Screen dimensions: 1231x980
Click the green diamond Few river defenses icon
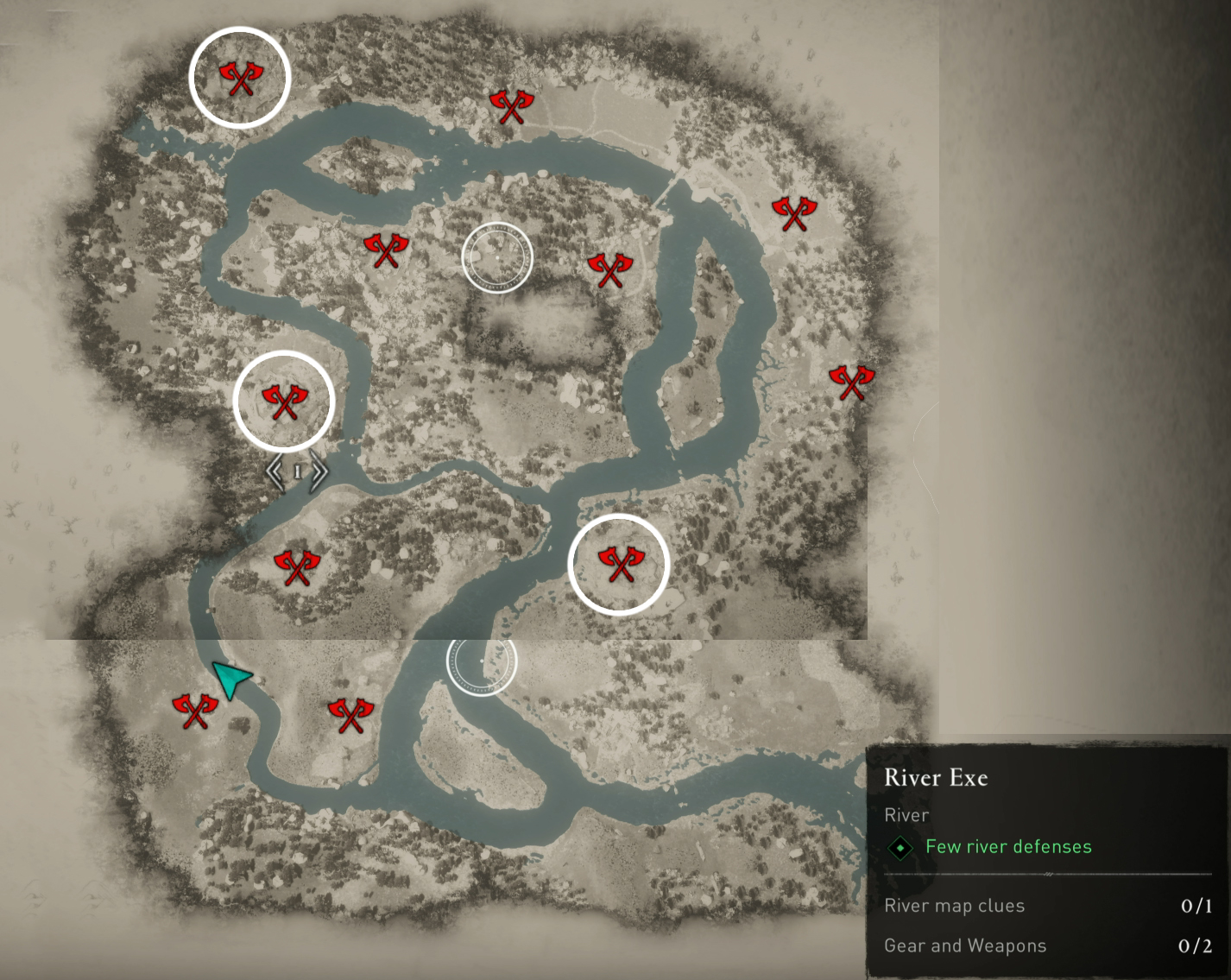[901, 847]
